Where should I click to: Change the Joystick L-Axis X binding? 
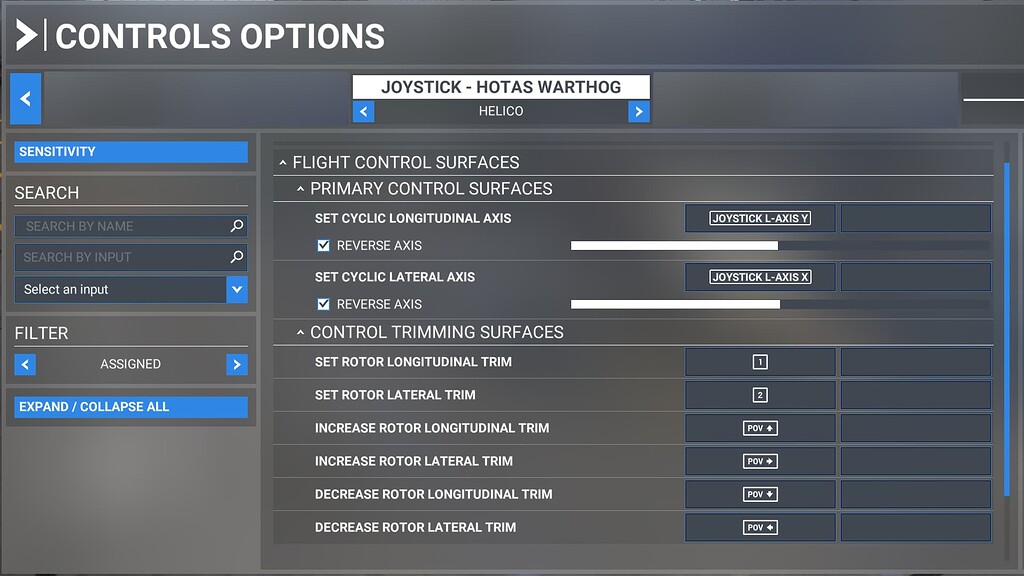(x=760, y=277)
